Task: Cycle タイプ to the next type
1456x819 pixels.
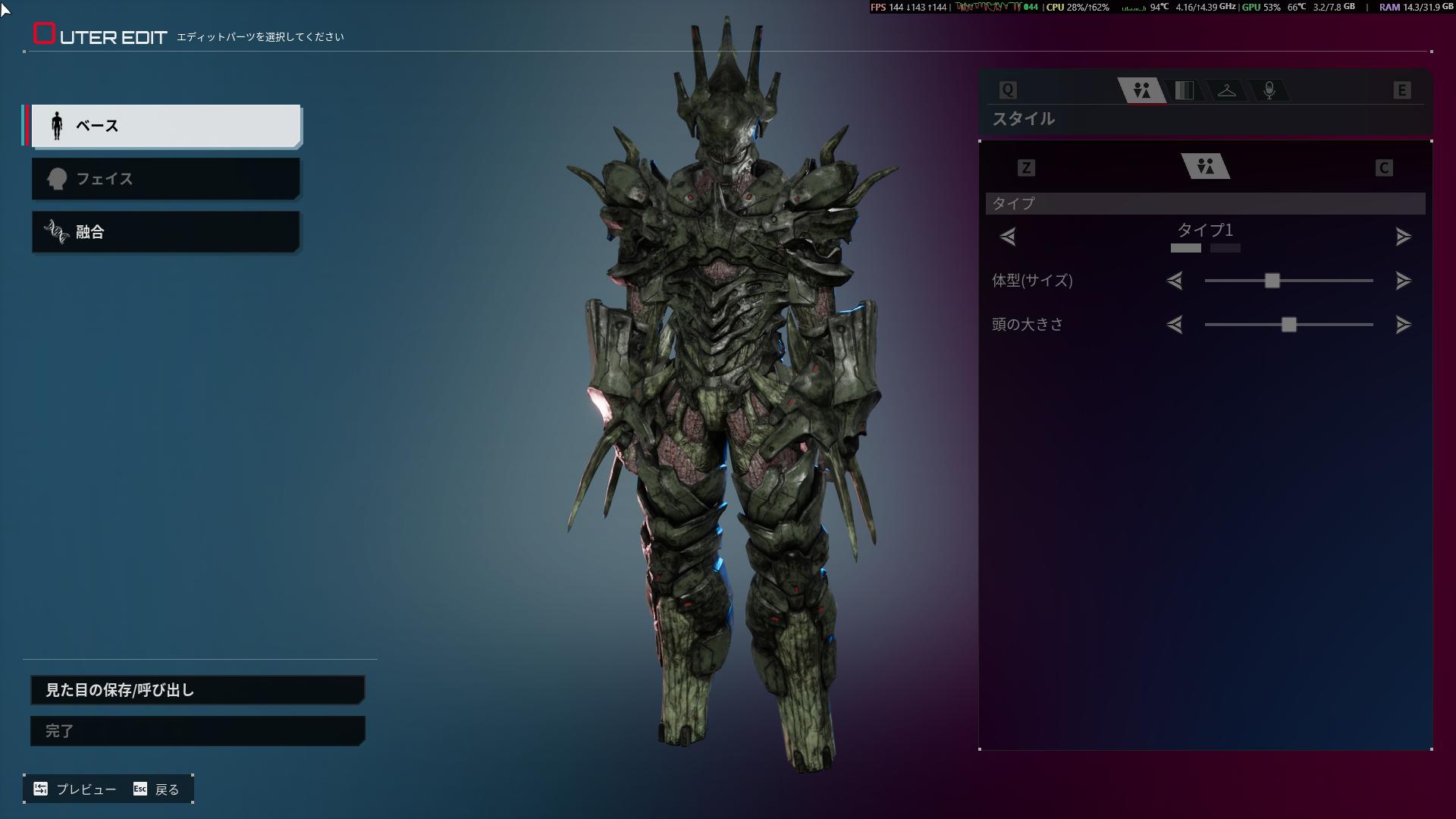Action: point(1403,237)
